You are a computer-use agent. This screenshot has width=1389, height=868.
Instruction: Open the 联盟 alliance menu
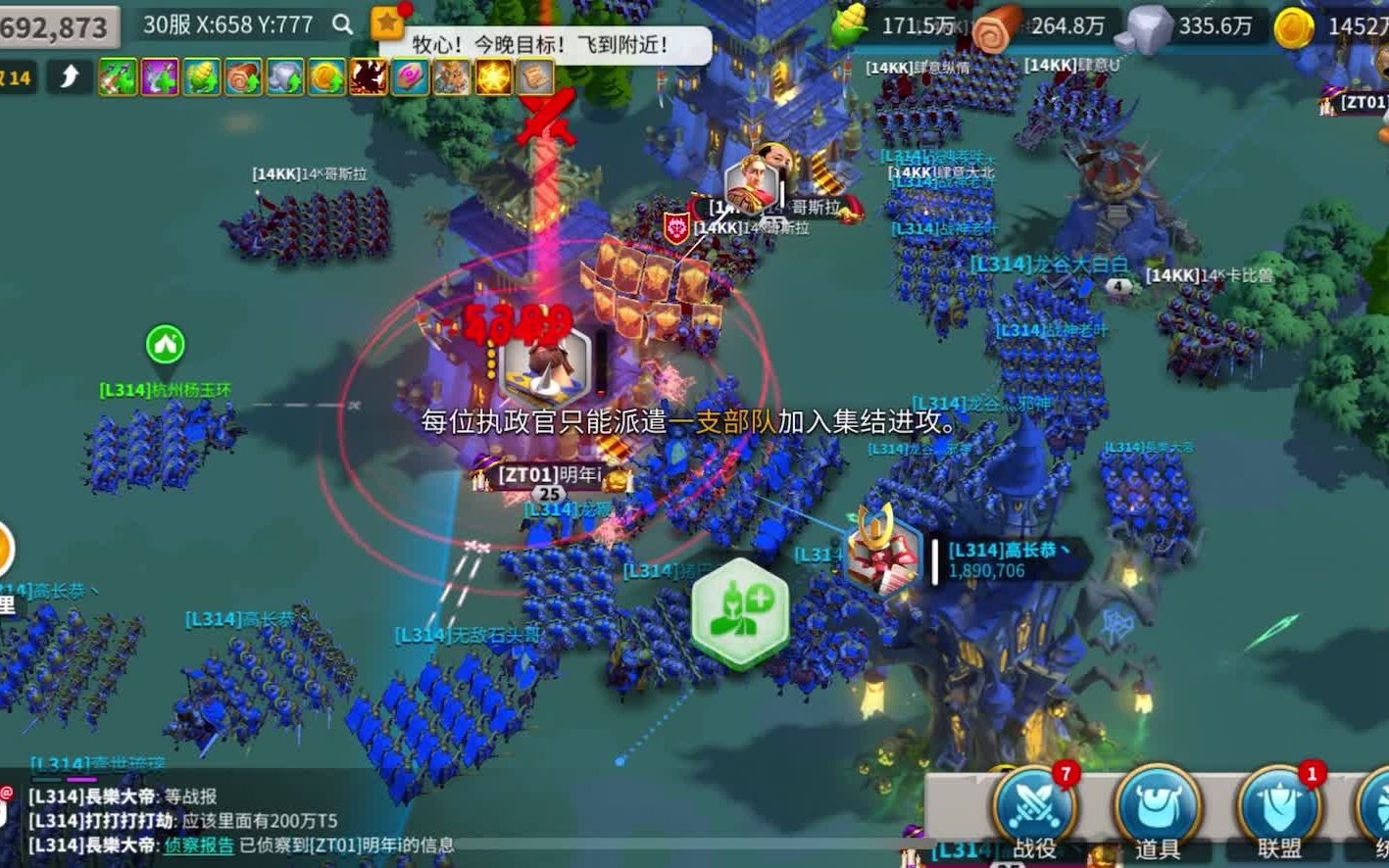pos(1279,810)
